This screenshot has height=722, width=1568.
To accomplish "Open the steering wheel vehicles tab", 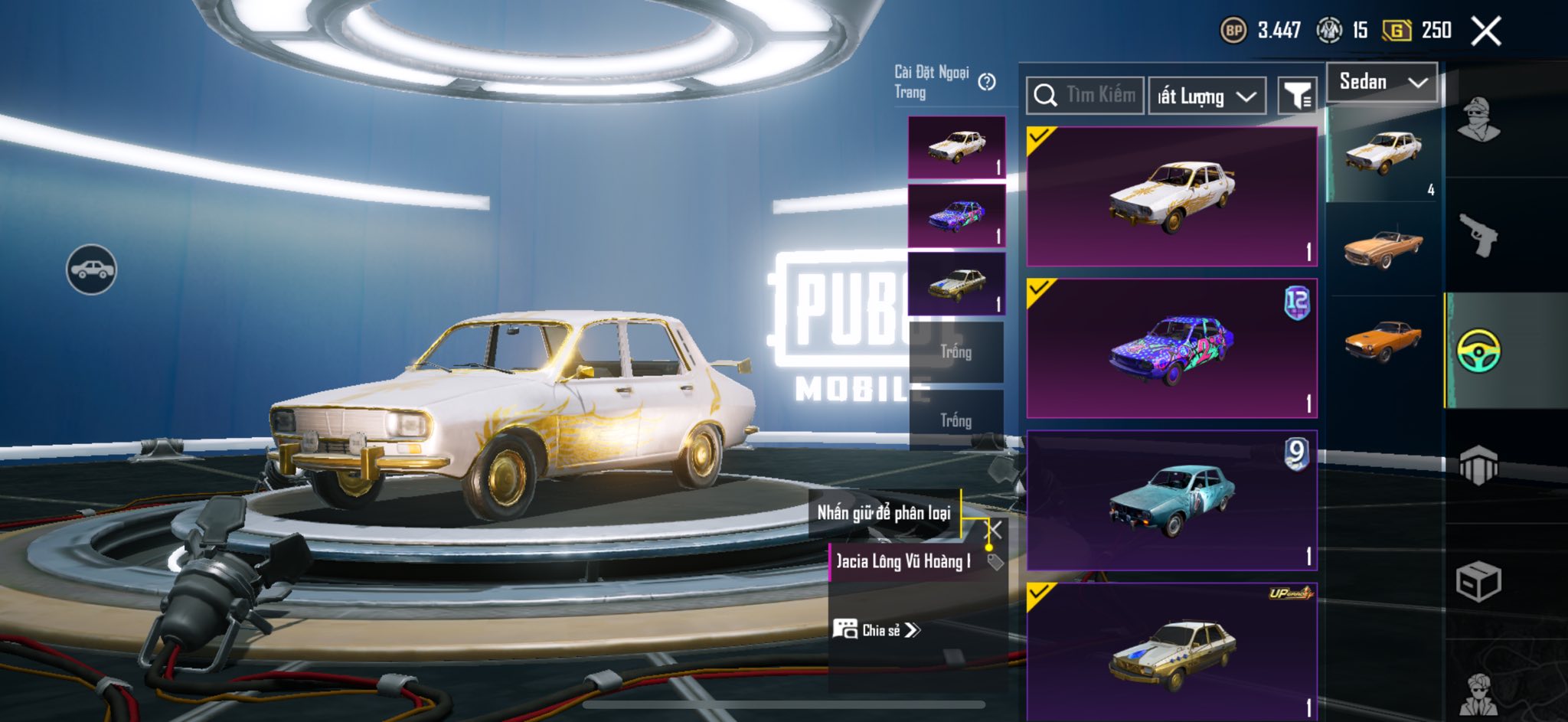I will pos(1478,351).
